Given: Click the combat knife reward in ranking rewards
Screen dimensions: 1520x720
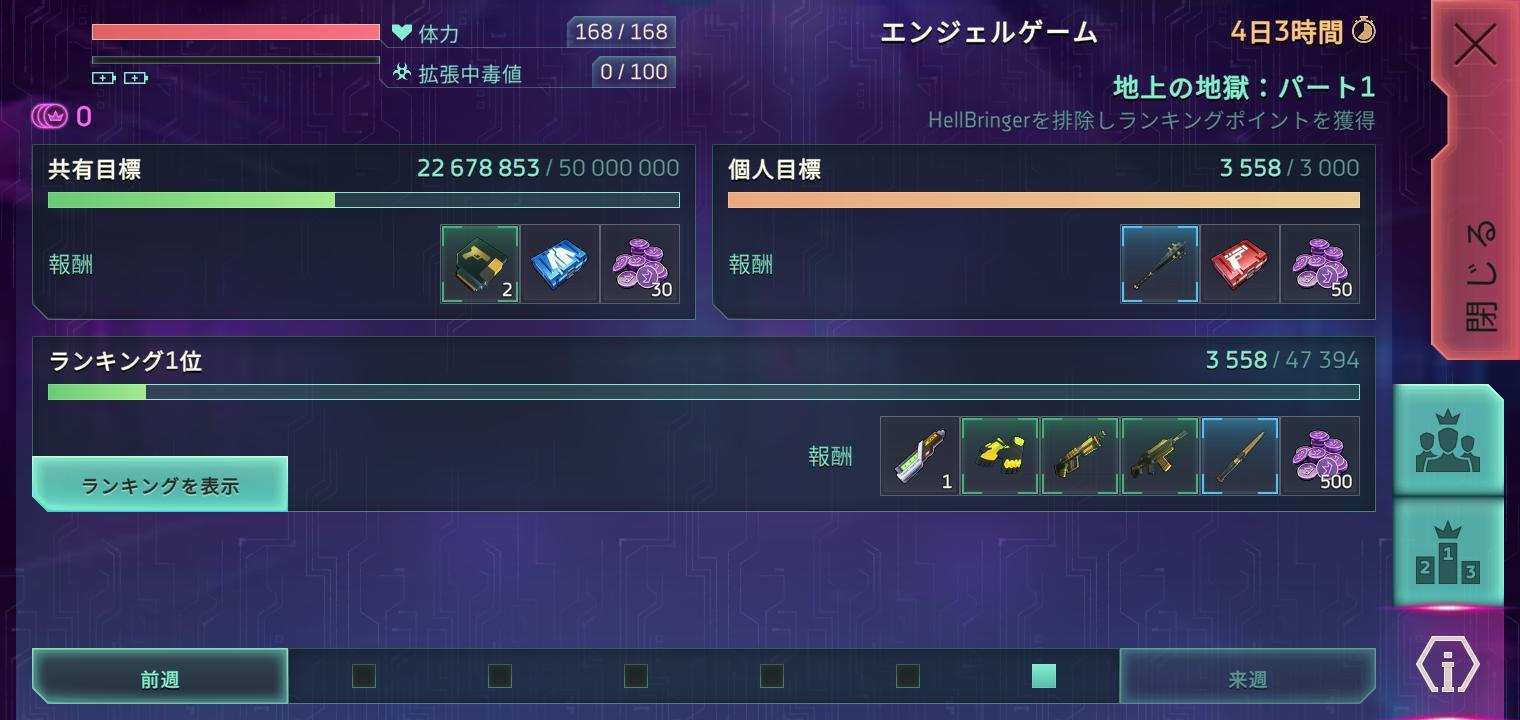Looking at the screenshot, I should 1239,456.
